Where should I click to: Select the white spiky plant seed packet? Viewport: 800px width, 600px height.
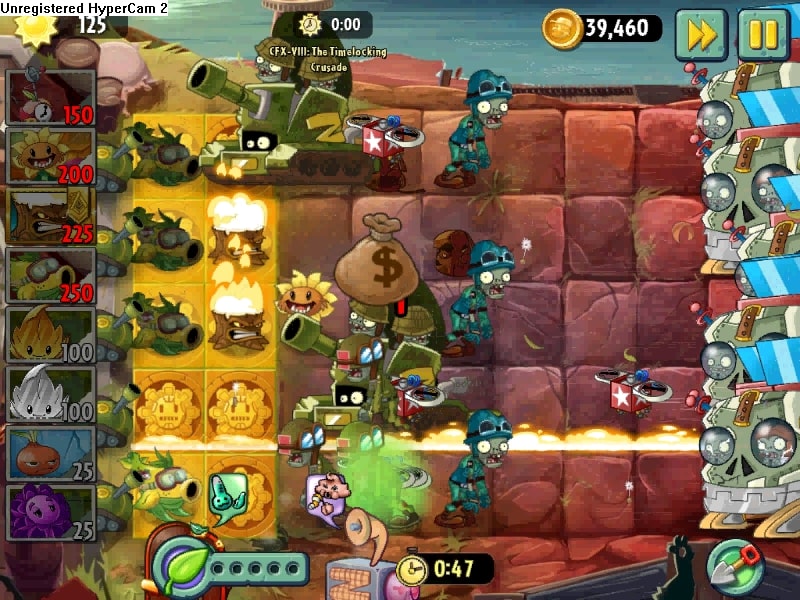[52, 394]
